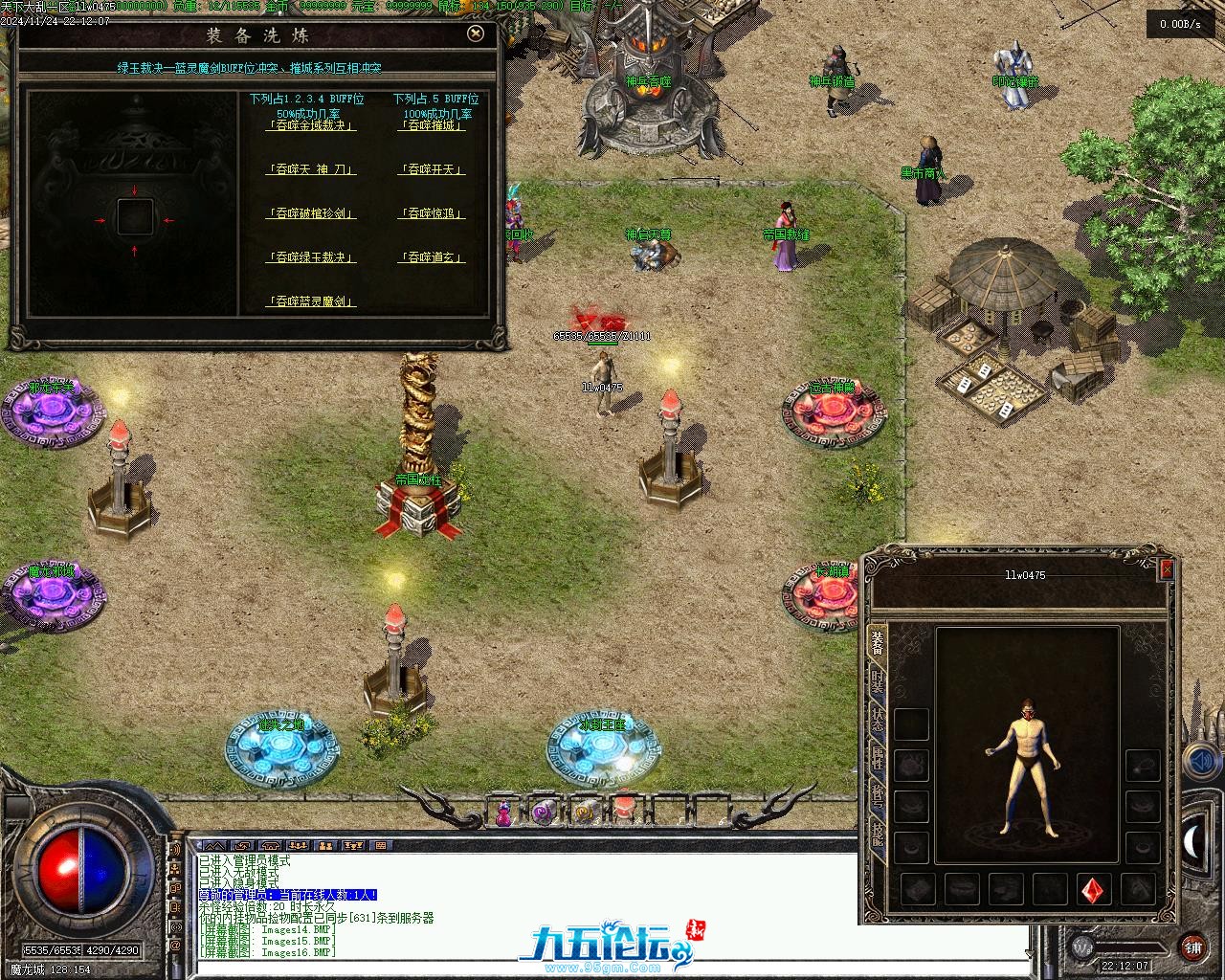Close the 装备洗炼 equipment refining window
The width and height of the screenshot is (1225, 980).
pyautogui.click(x=476, y=34)
